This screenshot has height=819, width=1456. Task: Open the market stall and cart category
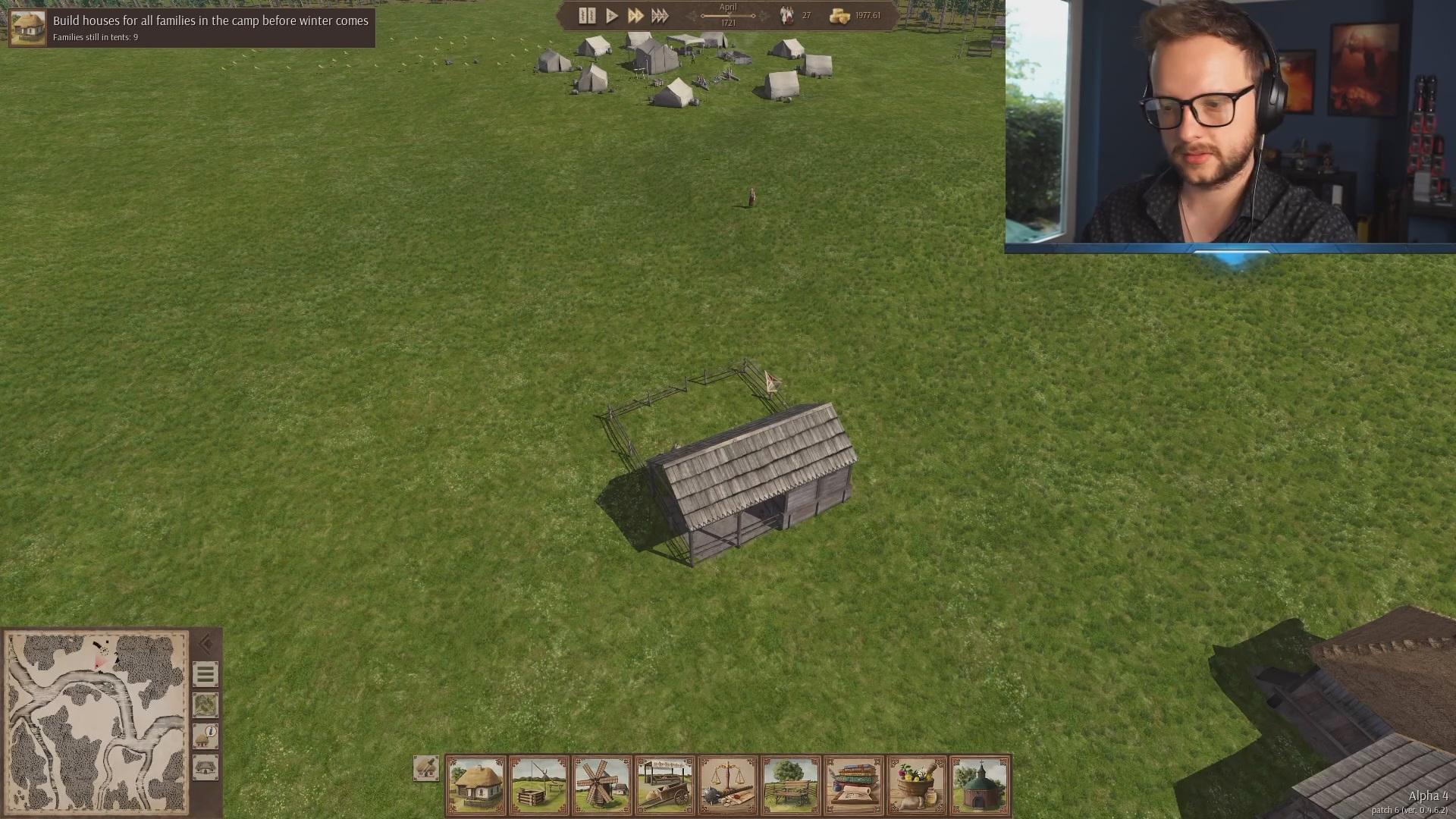[665, 785]
